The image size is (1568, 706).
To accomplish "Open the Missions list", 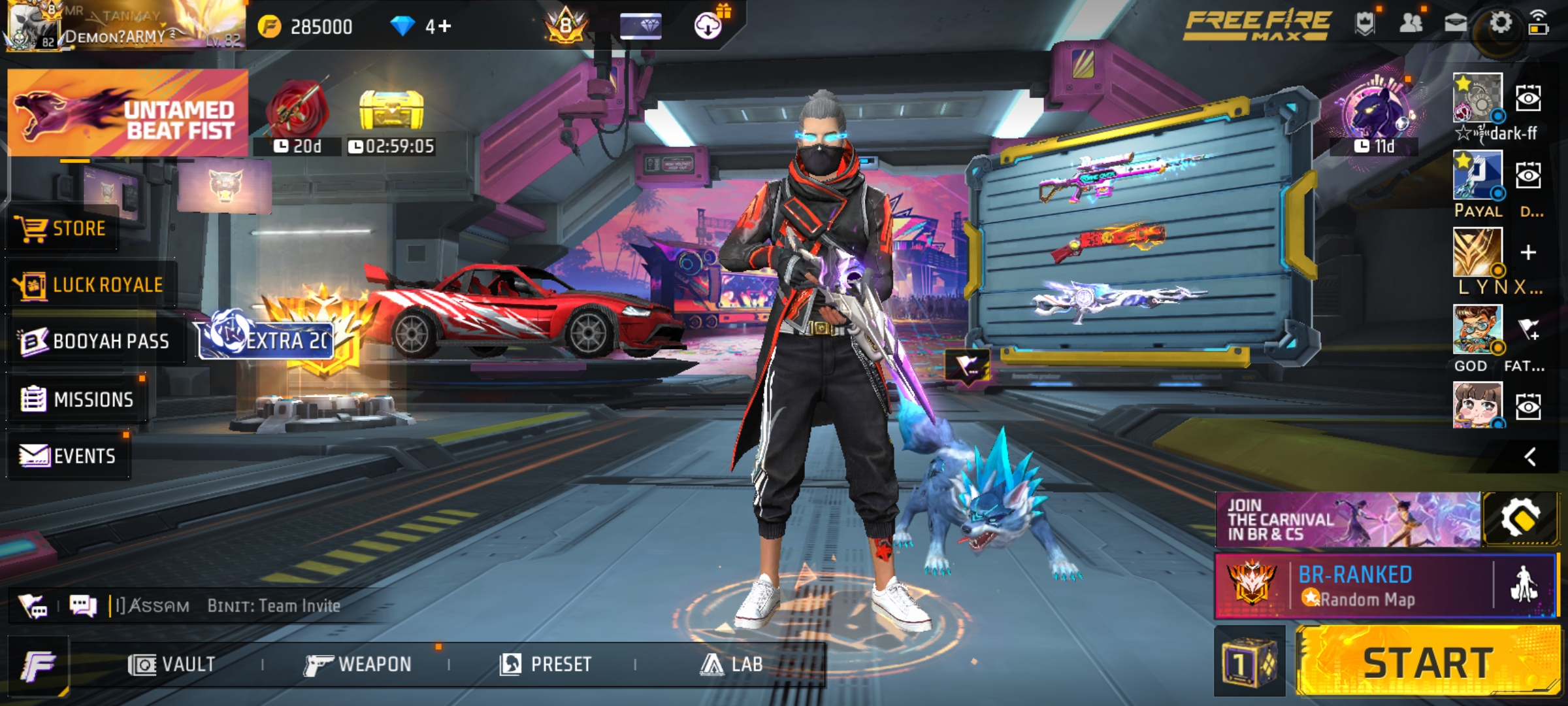I will (77, 399).
